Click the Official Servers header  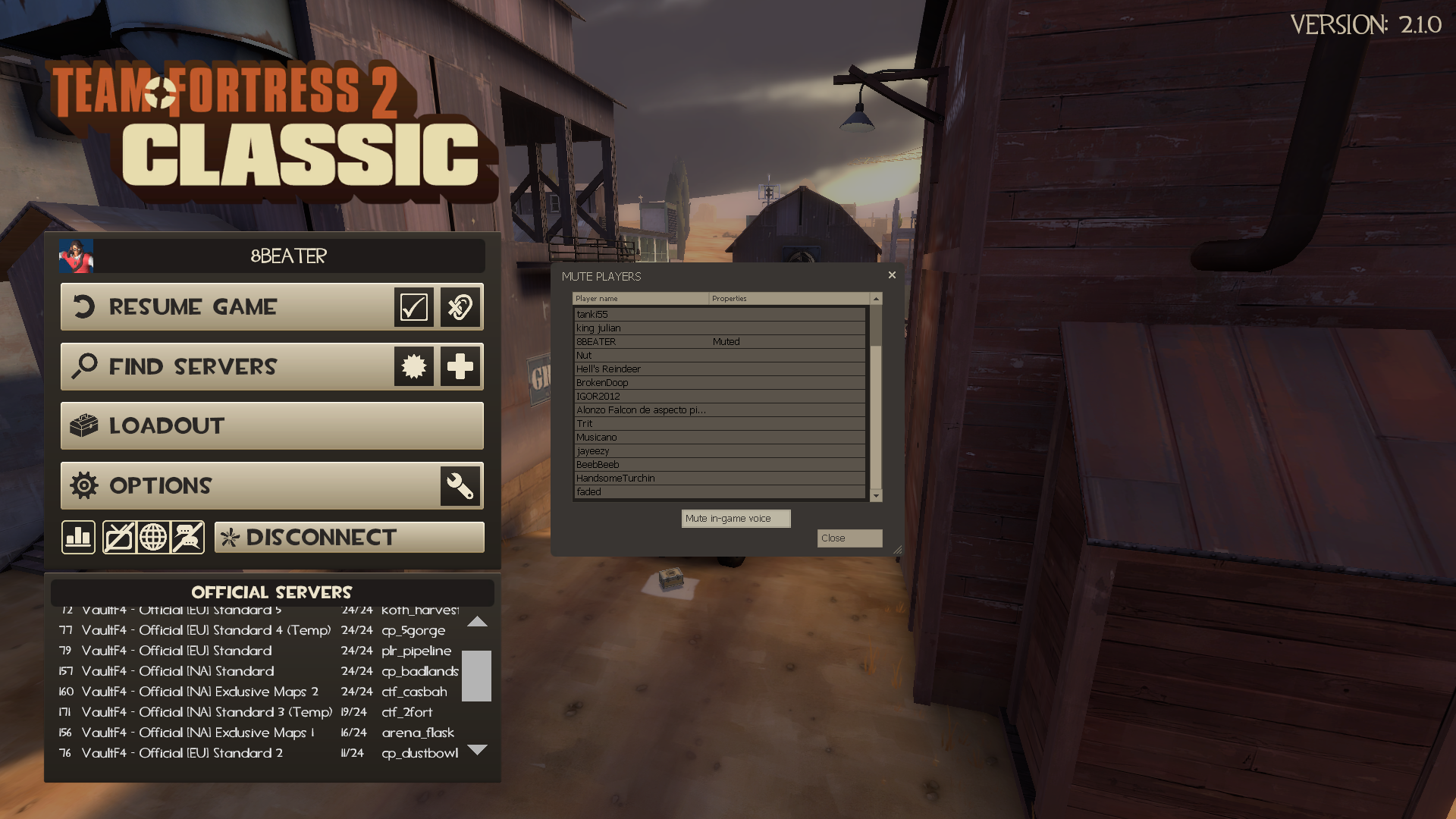tap(271, 592)
